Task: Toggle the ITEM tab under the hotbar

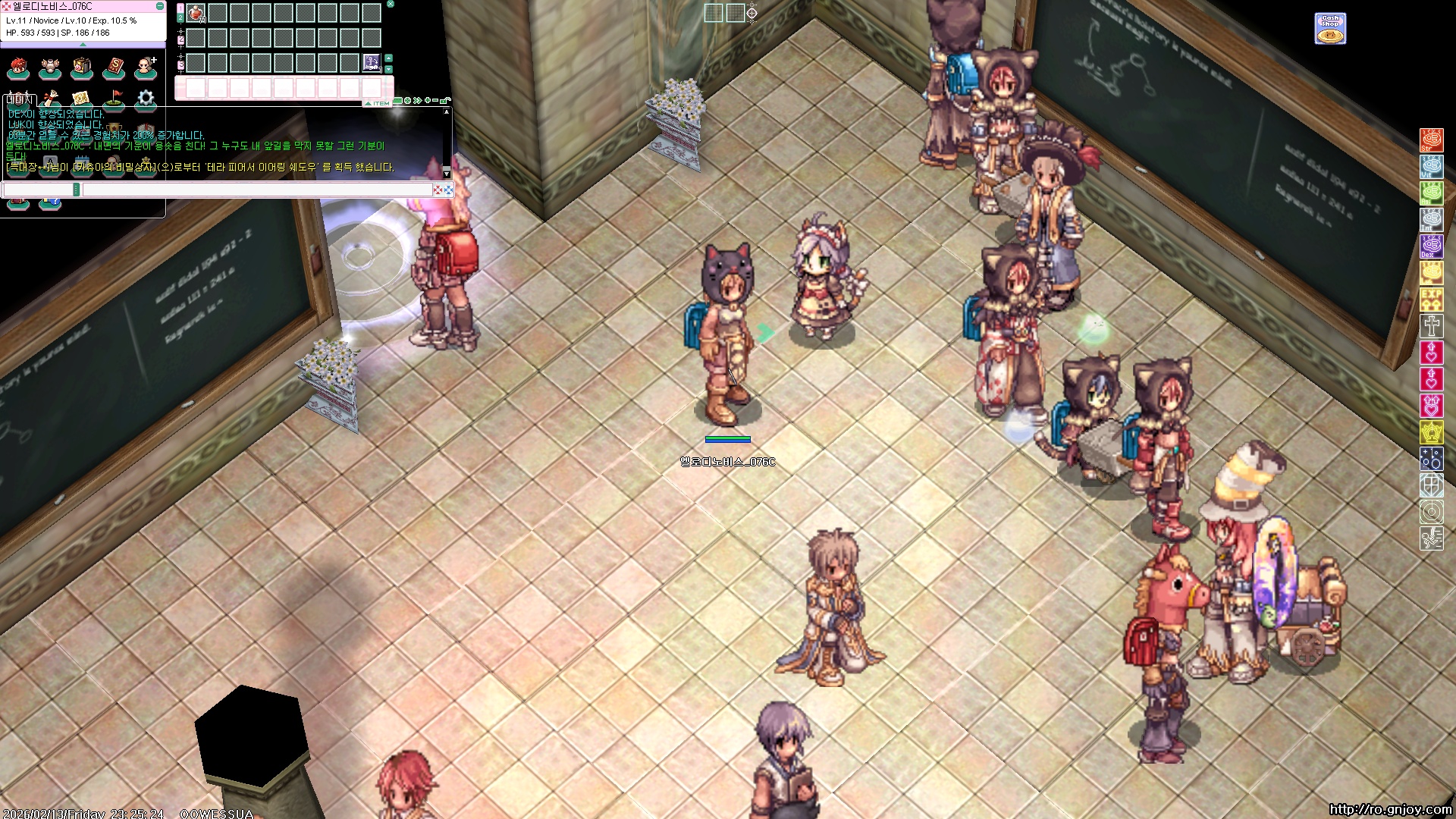Action: [x=378, y=103]
